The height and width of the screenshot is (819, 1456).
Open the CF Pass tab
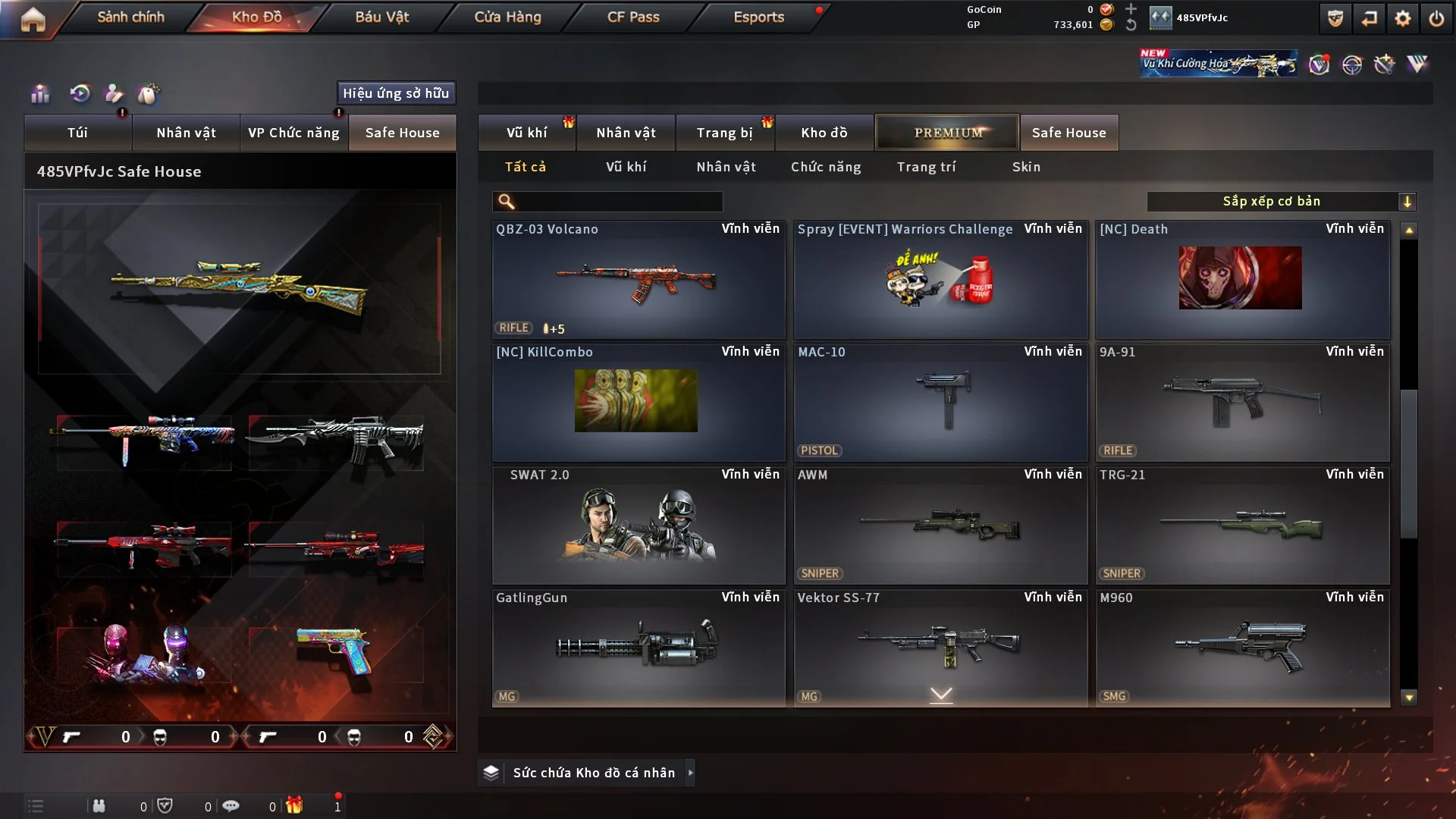pyautogui.click(x=633, y=17)
